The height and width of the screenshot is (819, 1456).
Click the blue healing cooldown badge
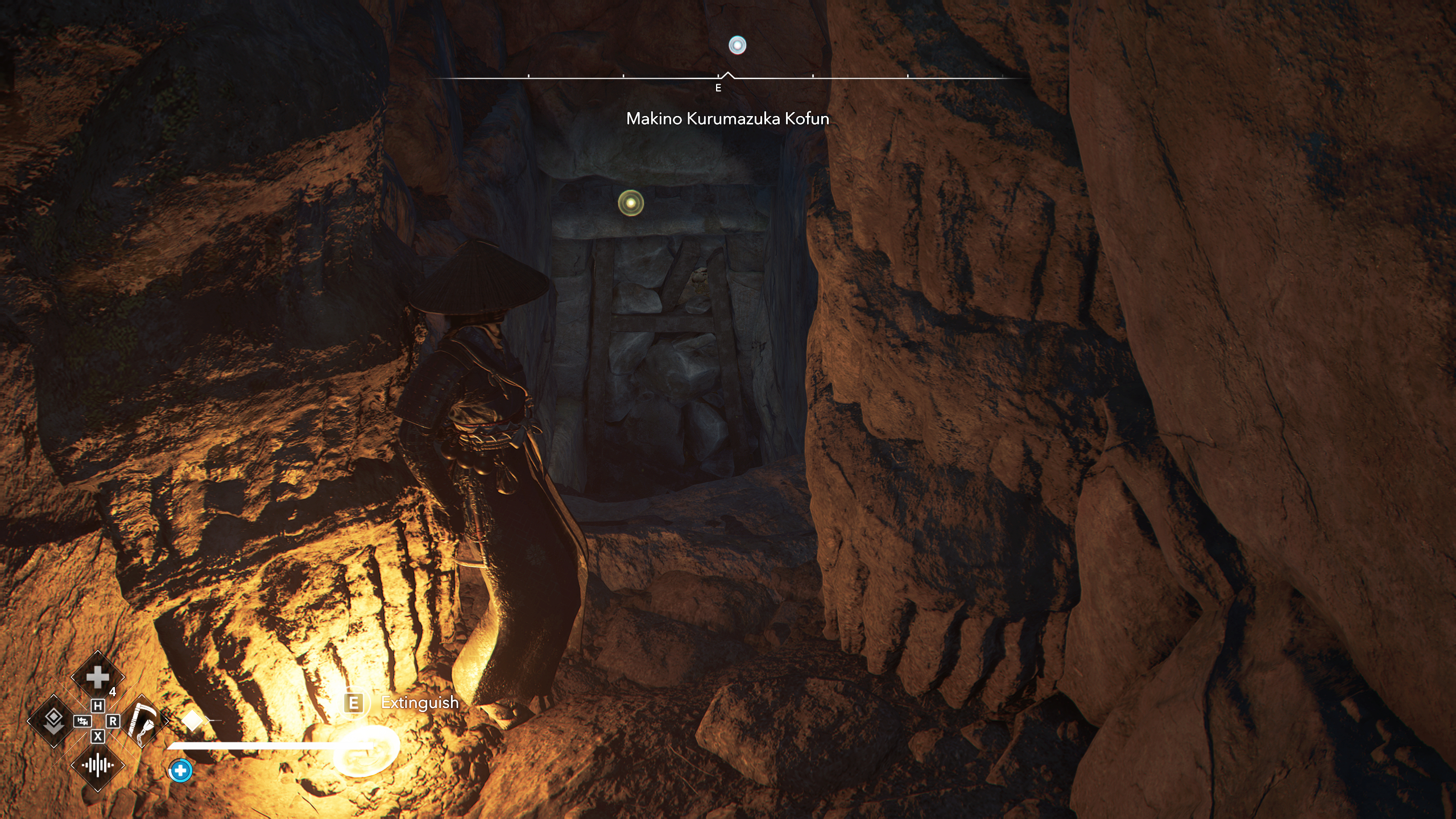pos(180,771)
